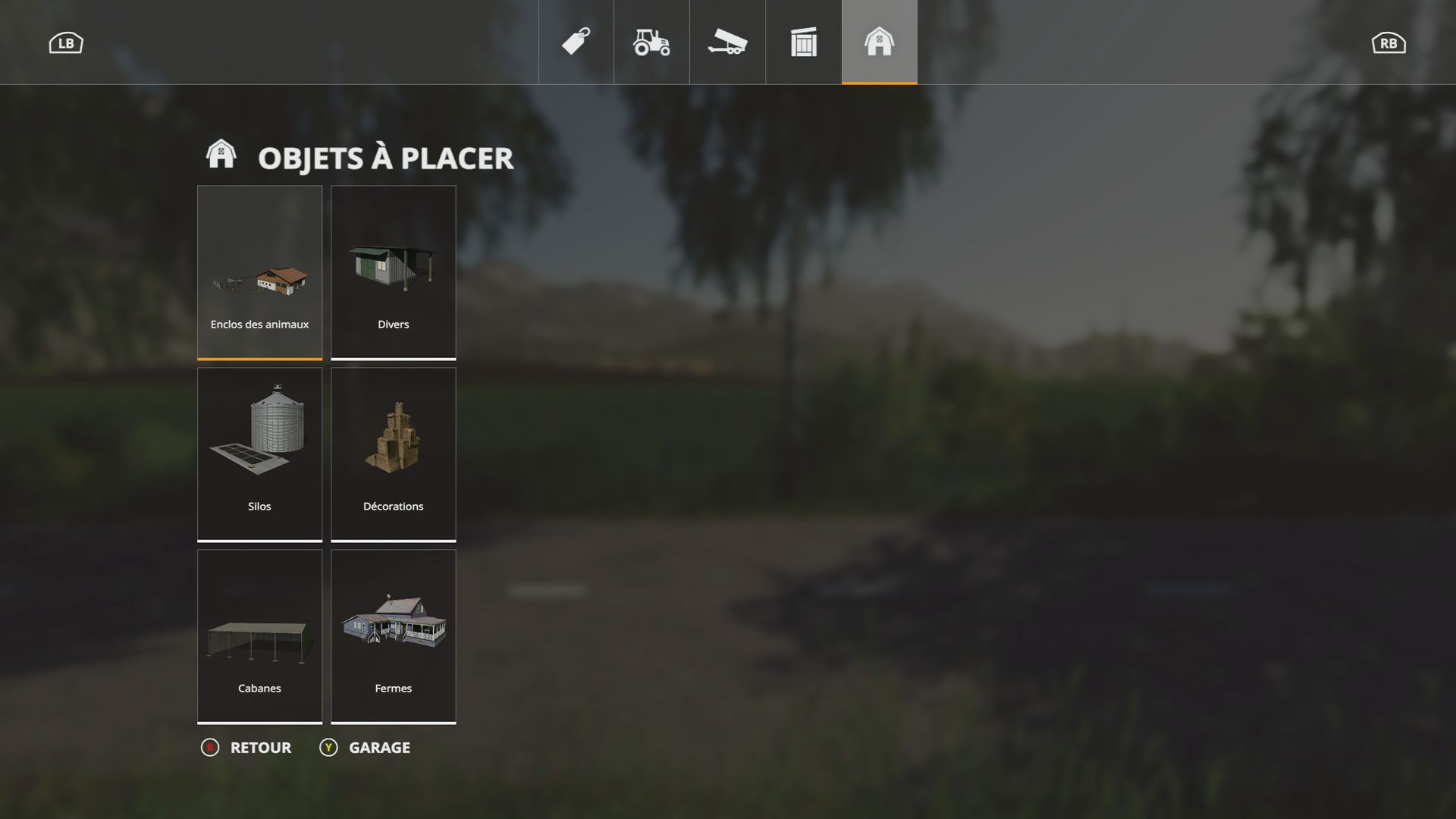Switch to the highlighted placeables tab
This screenshot has height=819, width=1456.
[x=878, y=43]
